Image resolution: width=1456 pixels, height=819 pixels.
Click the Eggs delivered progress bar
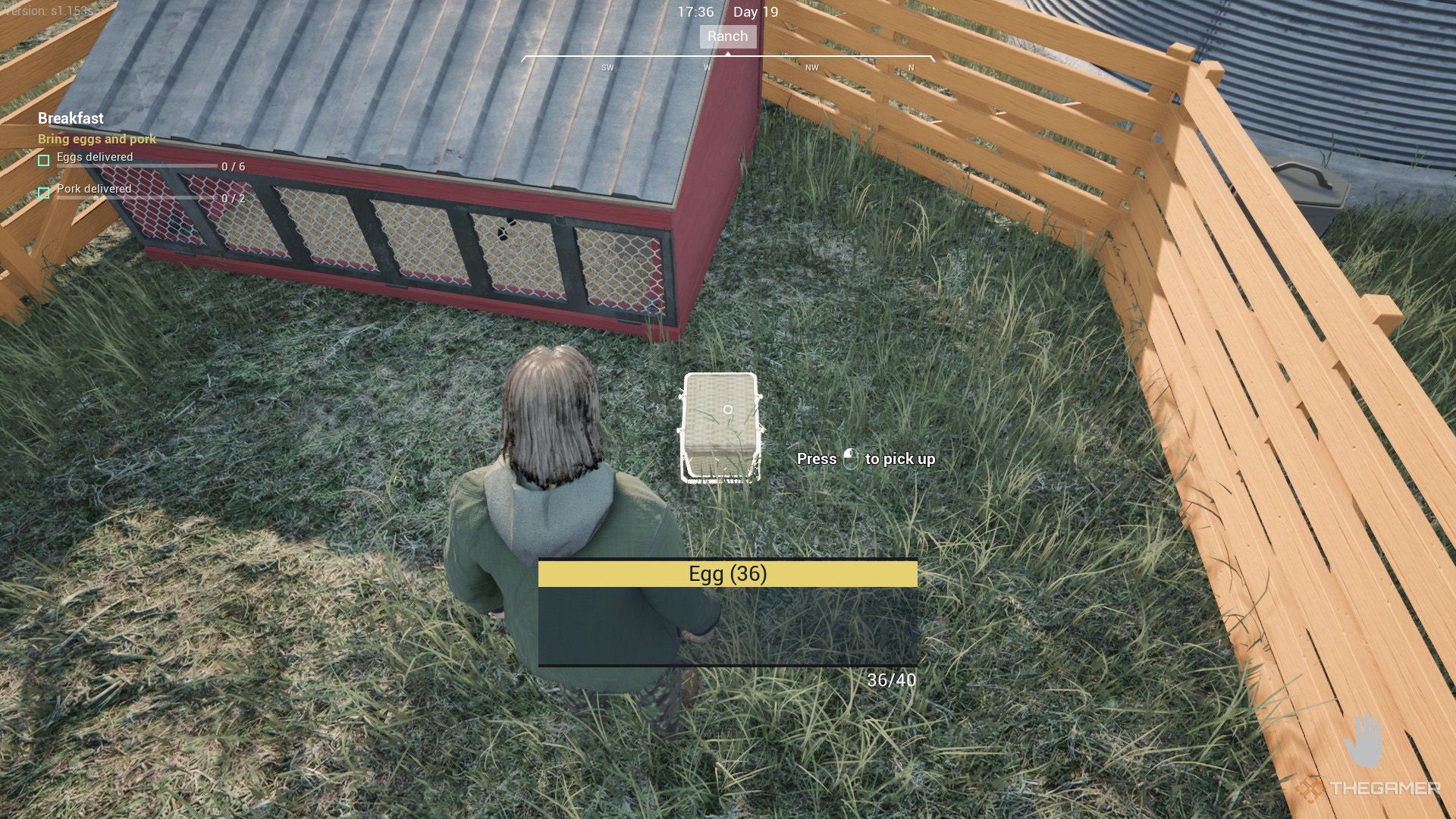click(136, 168)
